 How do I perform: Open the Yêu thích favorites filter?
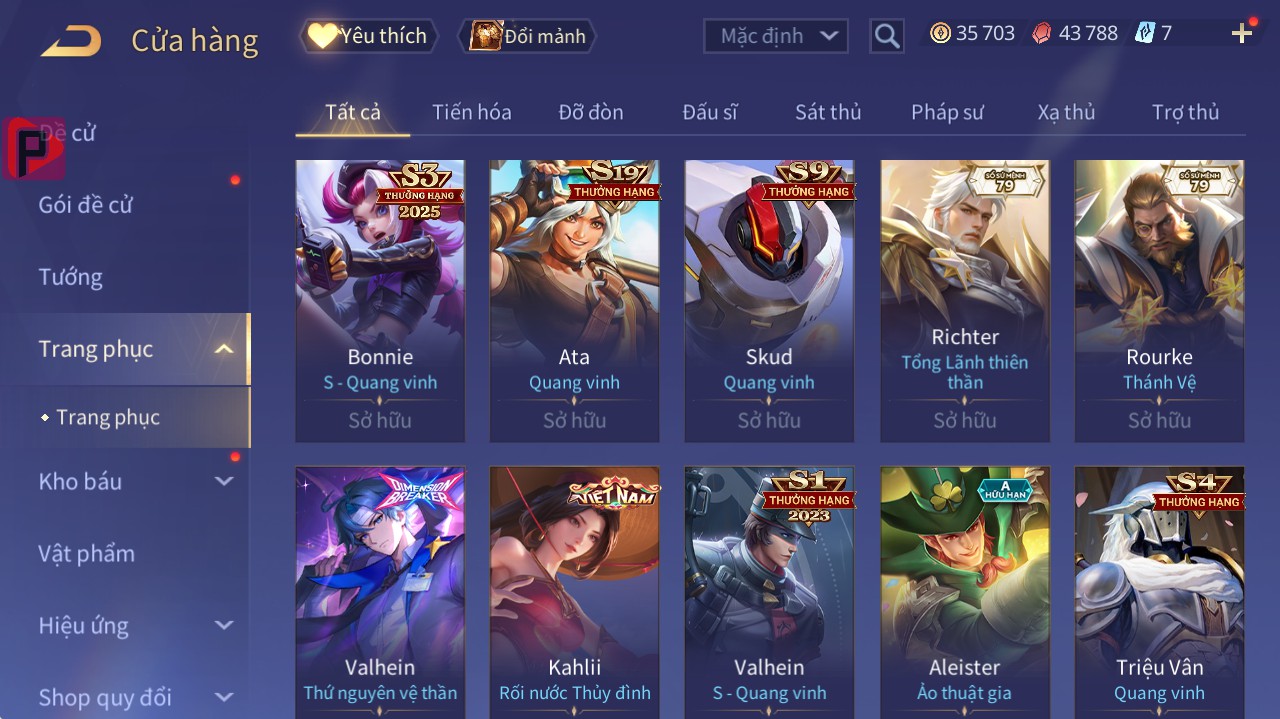pos(369,36)
